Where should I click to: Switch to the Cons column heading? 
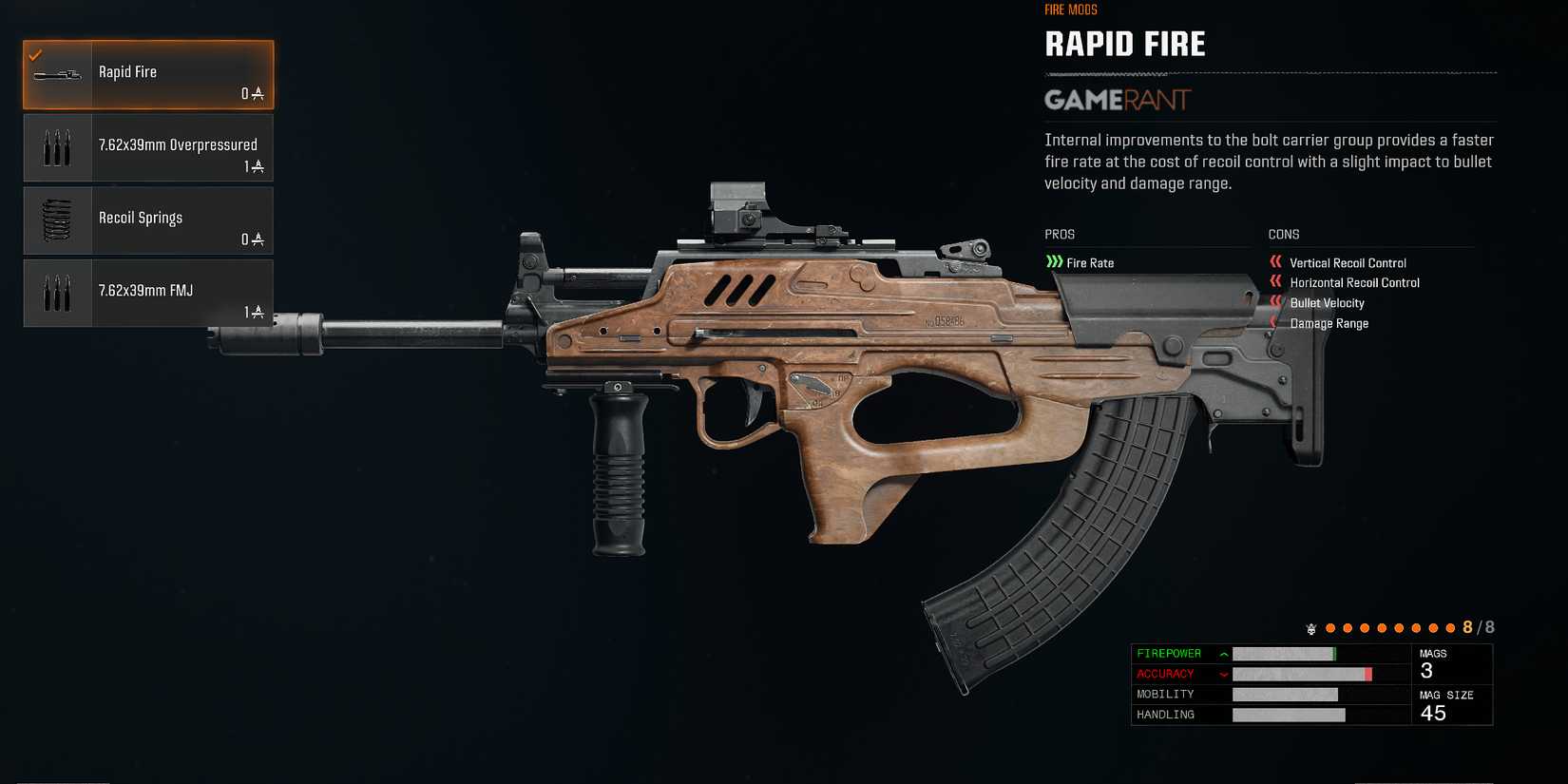(x=1283, y=234)
